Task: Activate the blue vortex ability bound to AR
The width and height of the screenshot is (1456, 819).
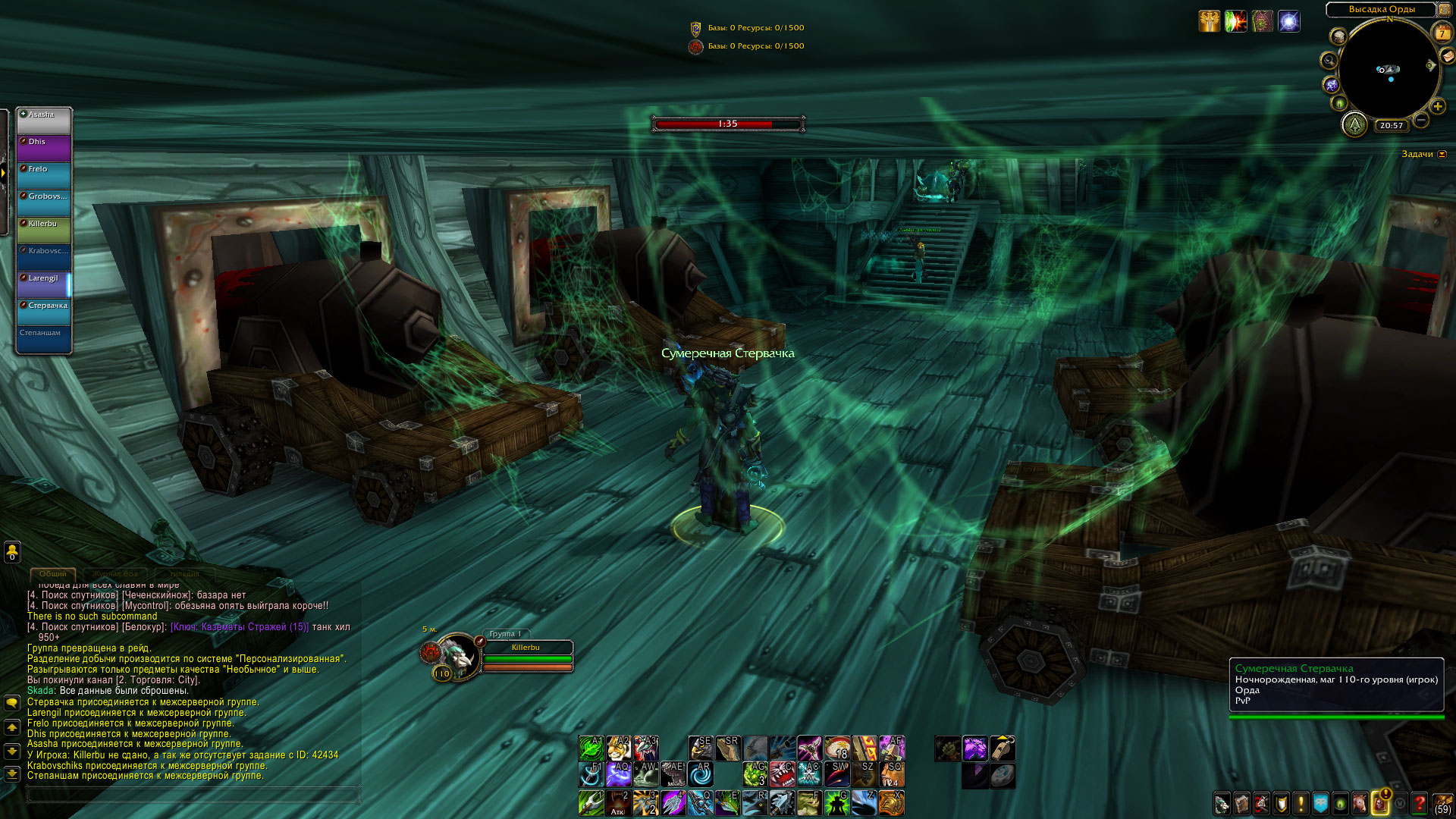Action: pyautogui.click(x=700, y=774)
